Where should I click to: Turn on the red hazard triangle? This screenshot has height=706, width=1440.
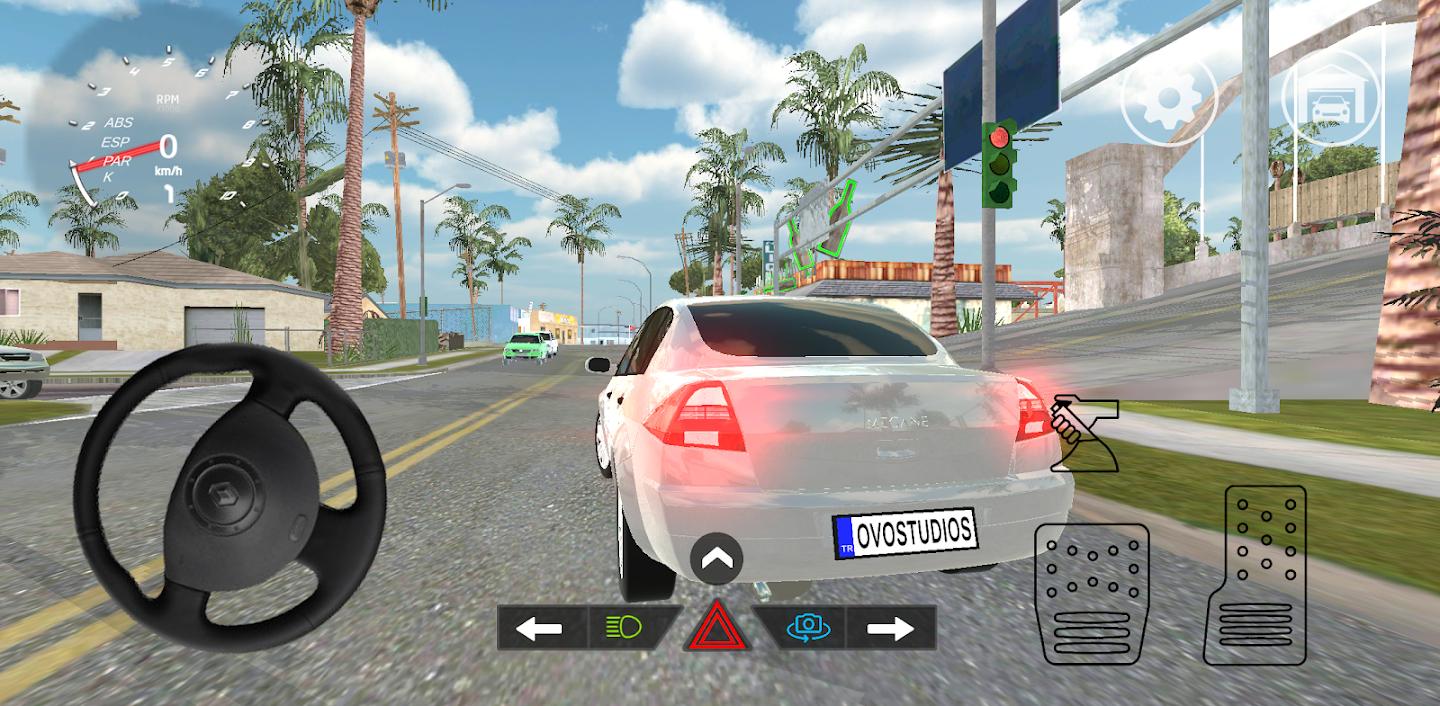(x=717, y=629)
